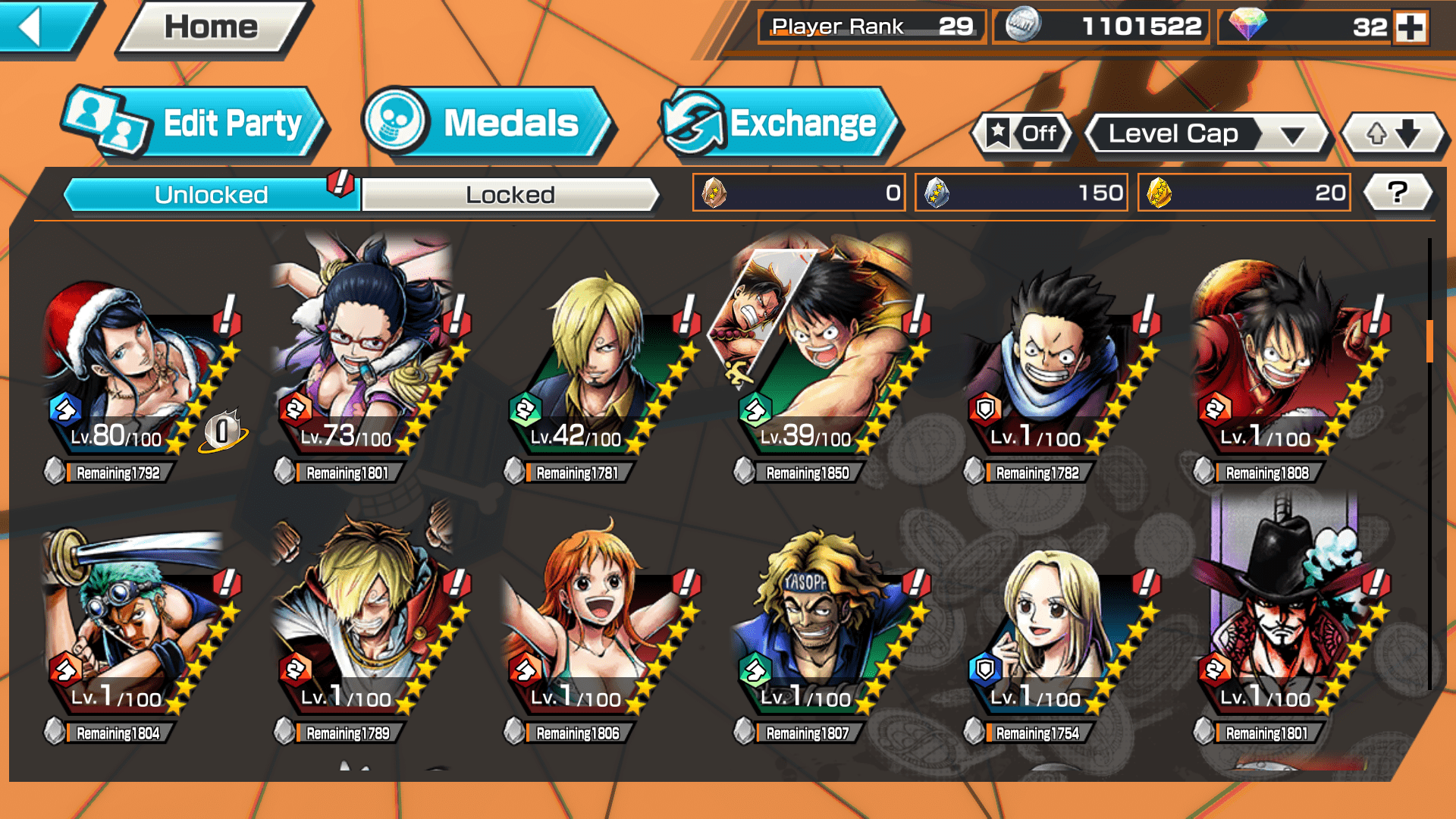Show help with the question mark button
The image size is (1456, 819).
[1397, 193]
